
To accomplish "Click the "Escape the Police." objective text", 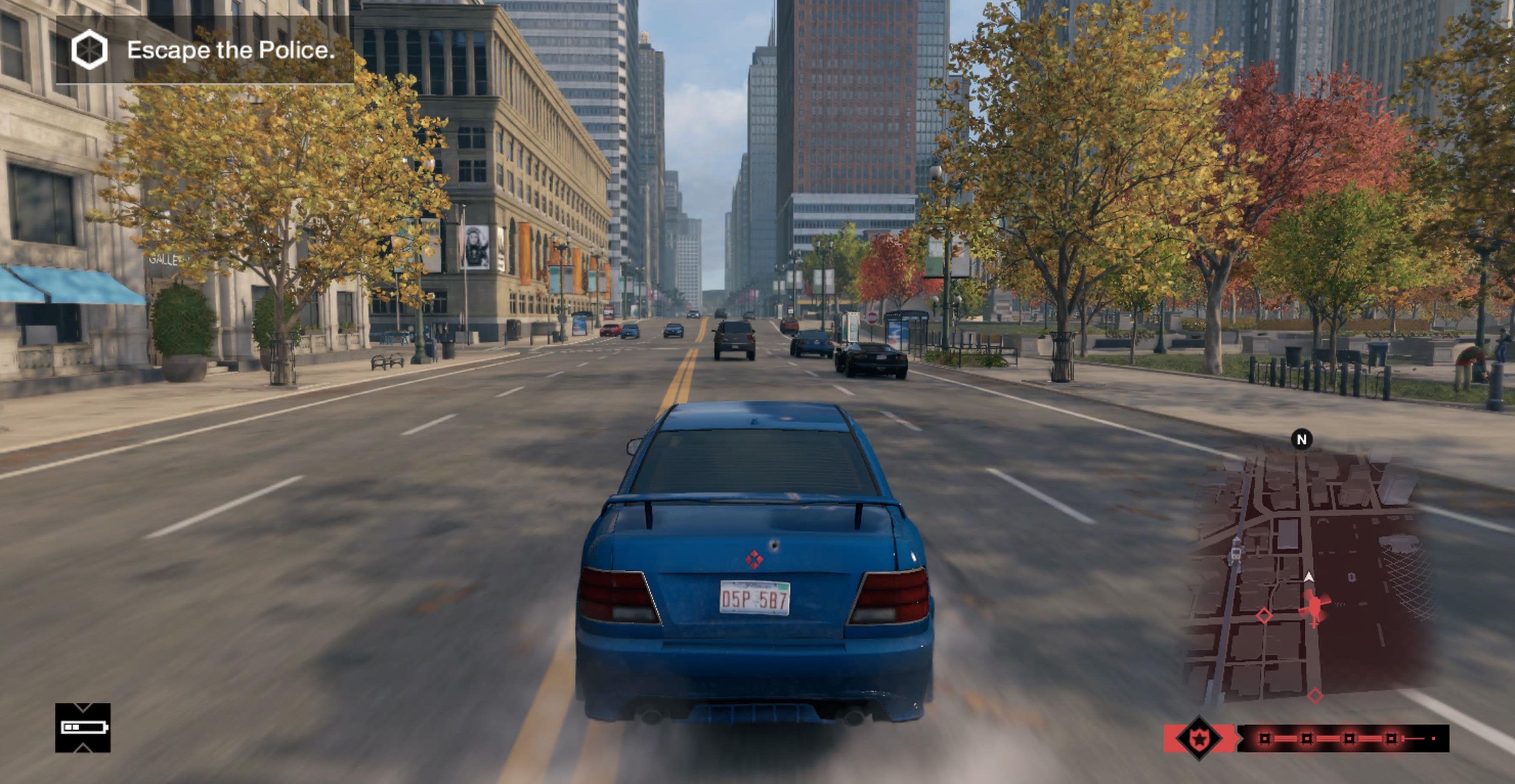I will (231, 51).
